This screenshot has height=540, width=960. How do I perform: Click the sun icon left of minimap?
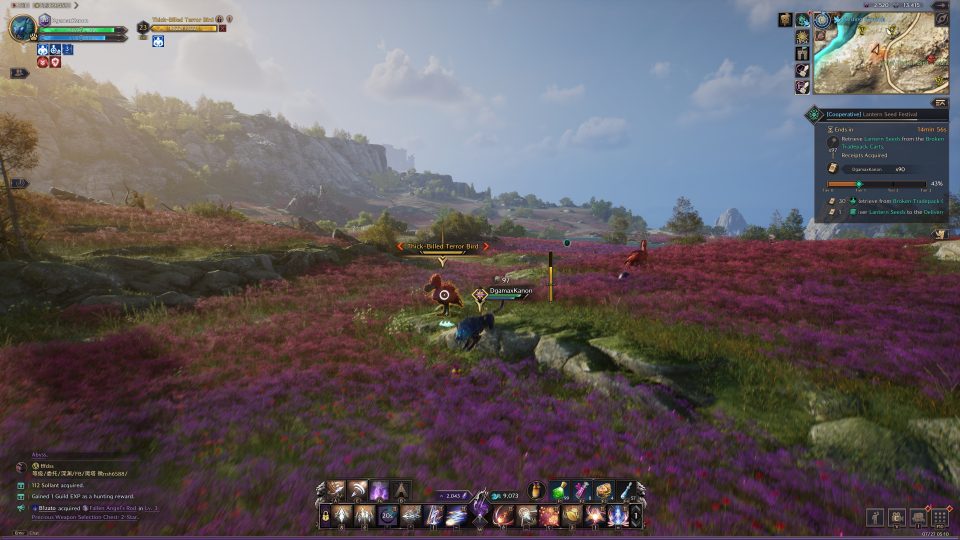[802, 37]
